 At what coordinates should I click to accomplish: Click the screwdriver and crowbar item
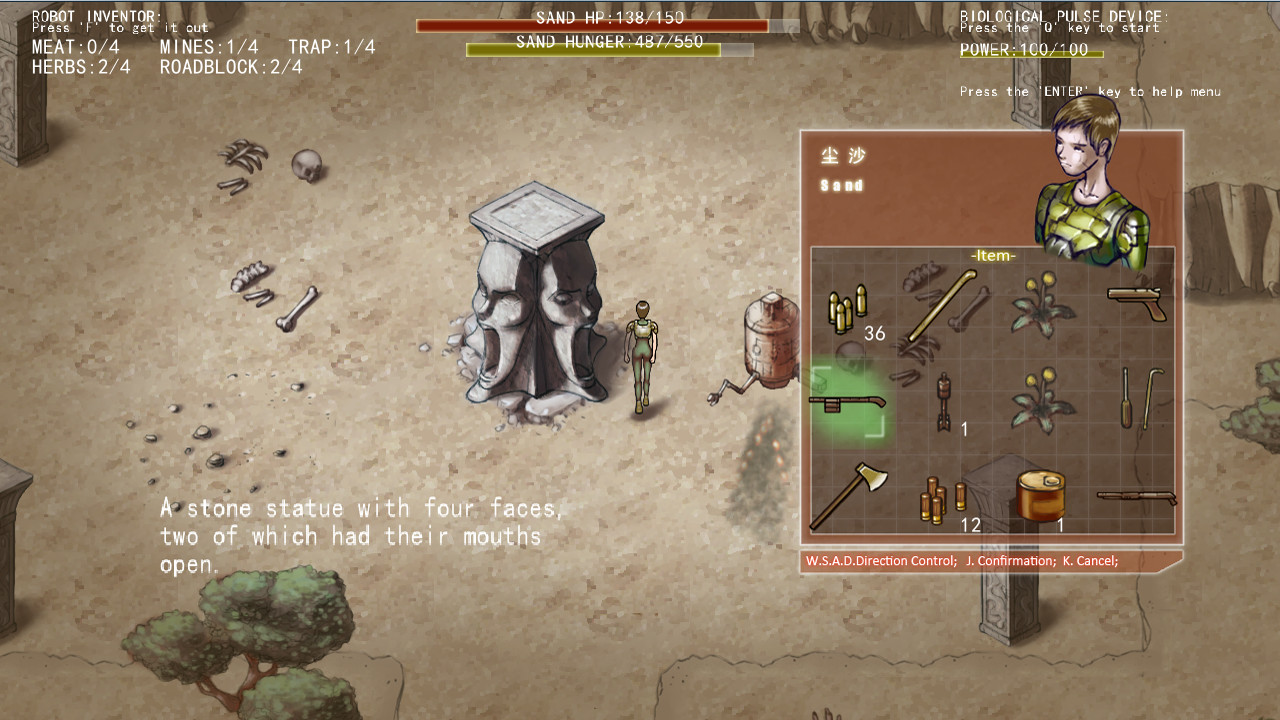(1140, 400)
